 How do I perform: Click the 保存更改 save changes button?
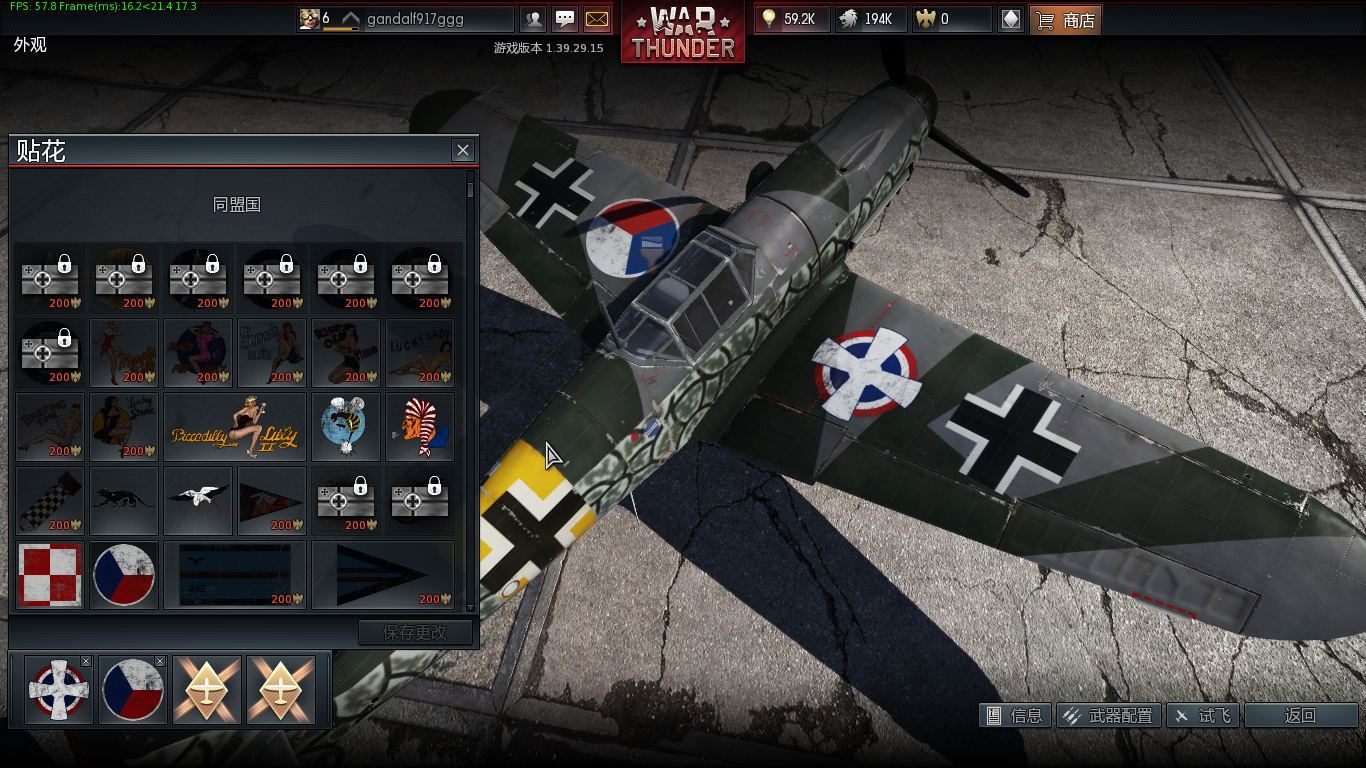[416, 632]
